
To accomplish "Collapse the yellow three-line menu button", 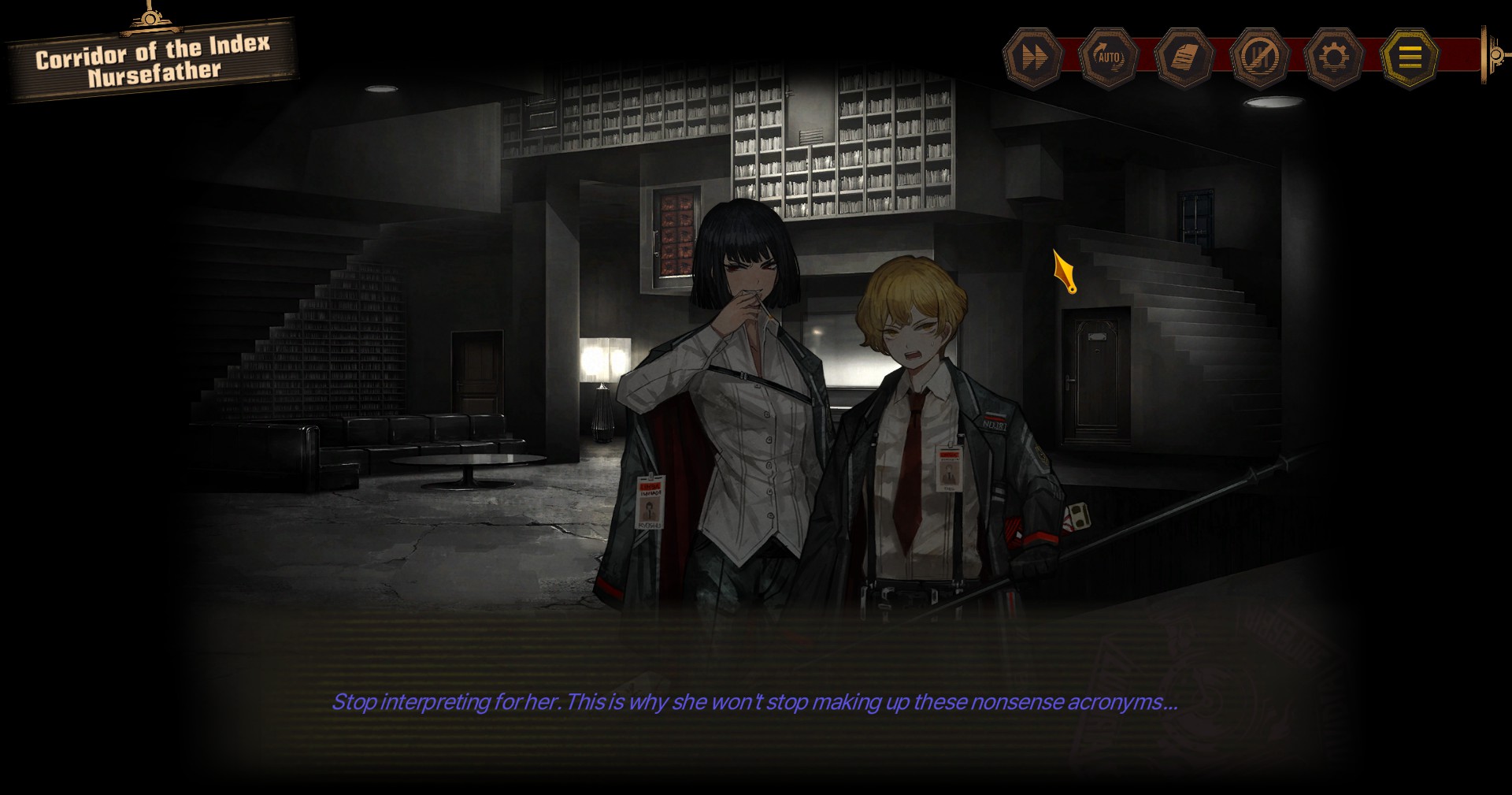I will (1409, 58).
